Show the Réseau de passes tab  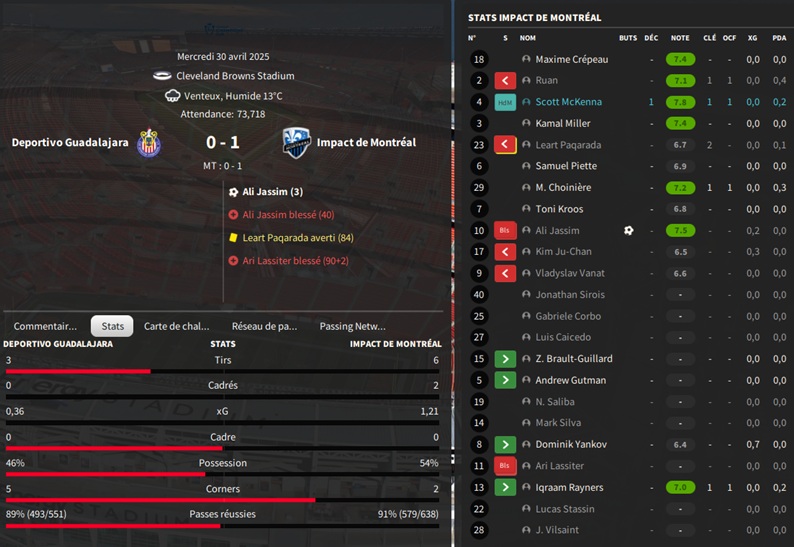pos(264,326)
